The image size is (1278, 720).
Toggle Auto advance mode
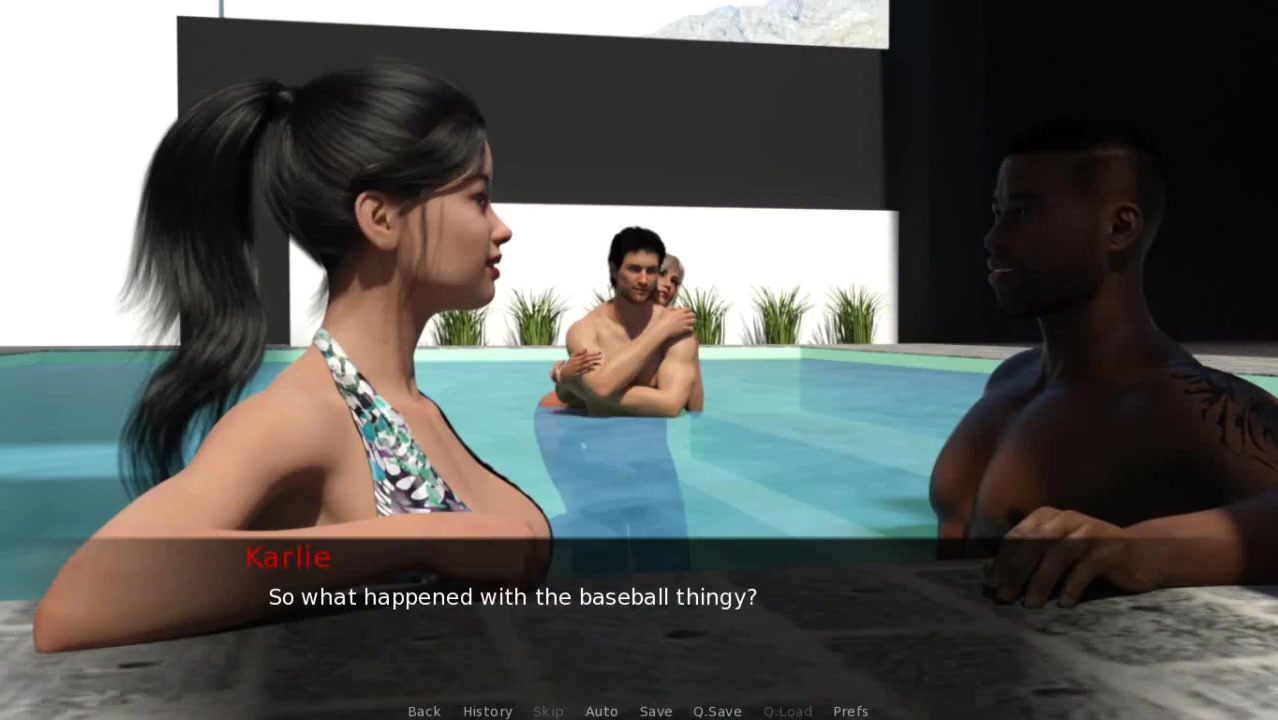click(601, 711)
